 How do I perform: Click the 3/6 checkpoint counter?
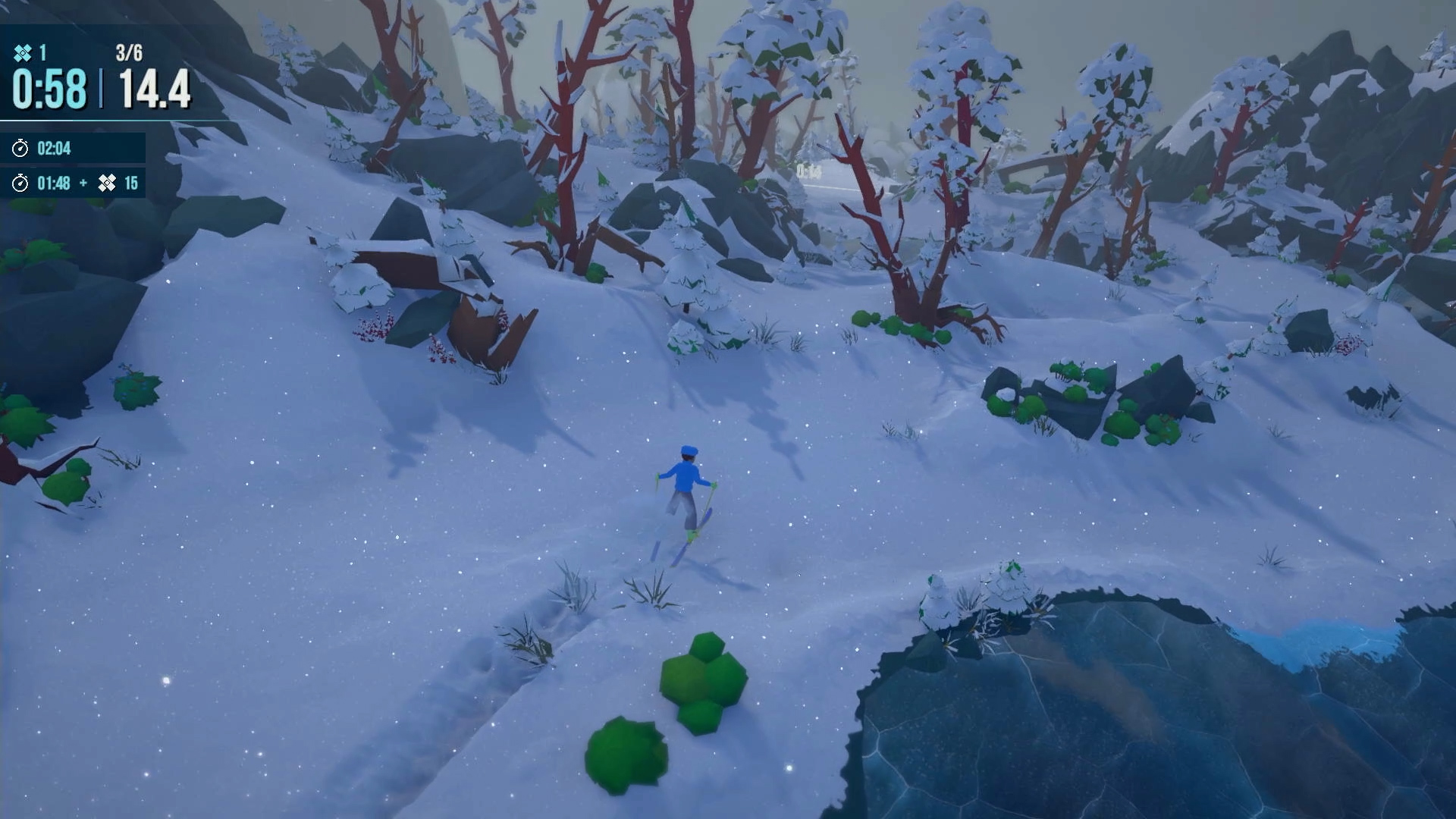click(130, 52)
